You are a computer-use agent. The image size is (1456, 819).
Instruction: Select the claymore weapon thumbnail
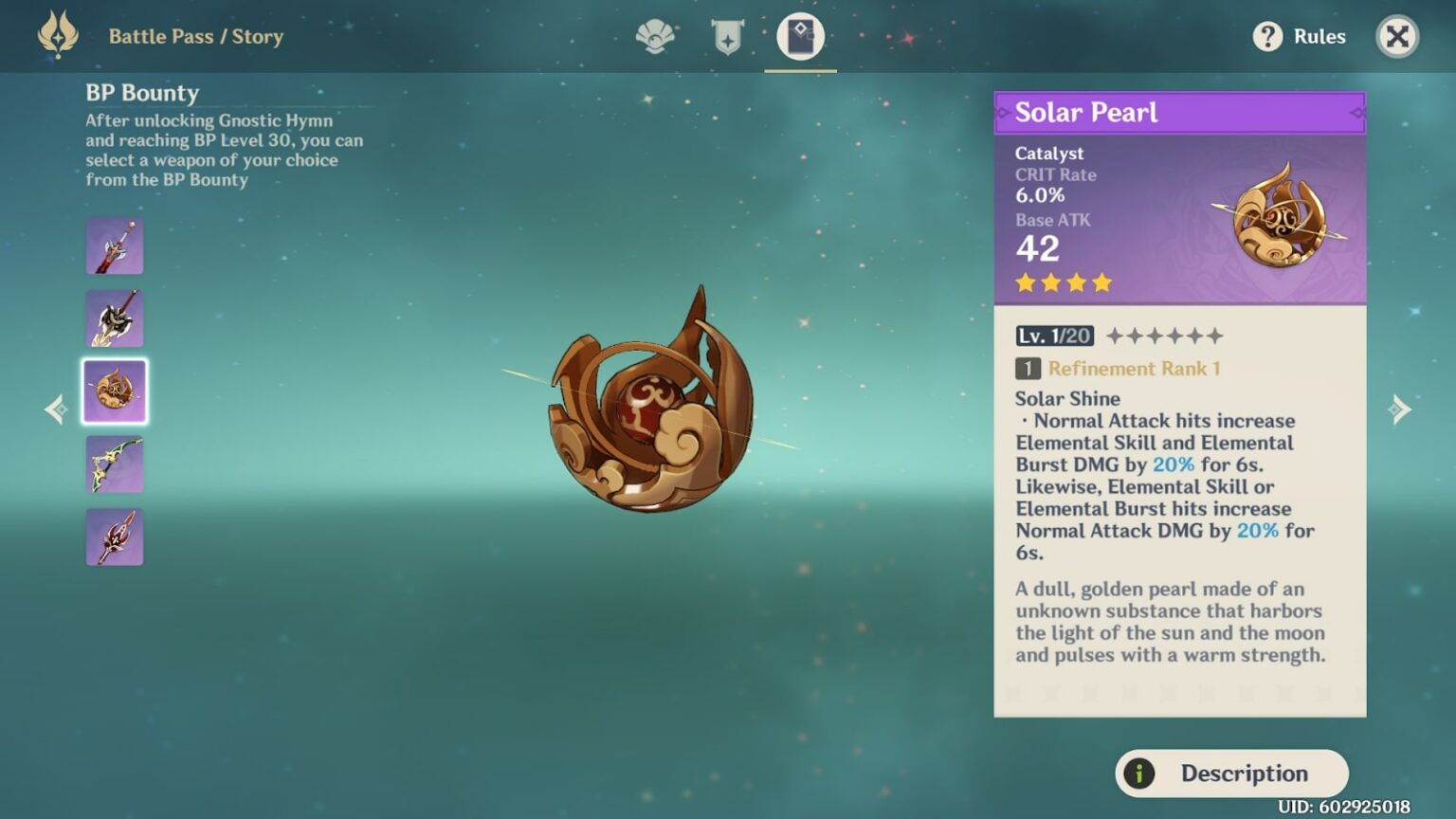pyautogui.click(x=114, y=318)
